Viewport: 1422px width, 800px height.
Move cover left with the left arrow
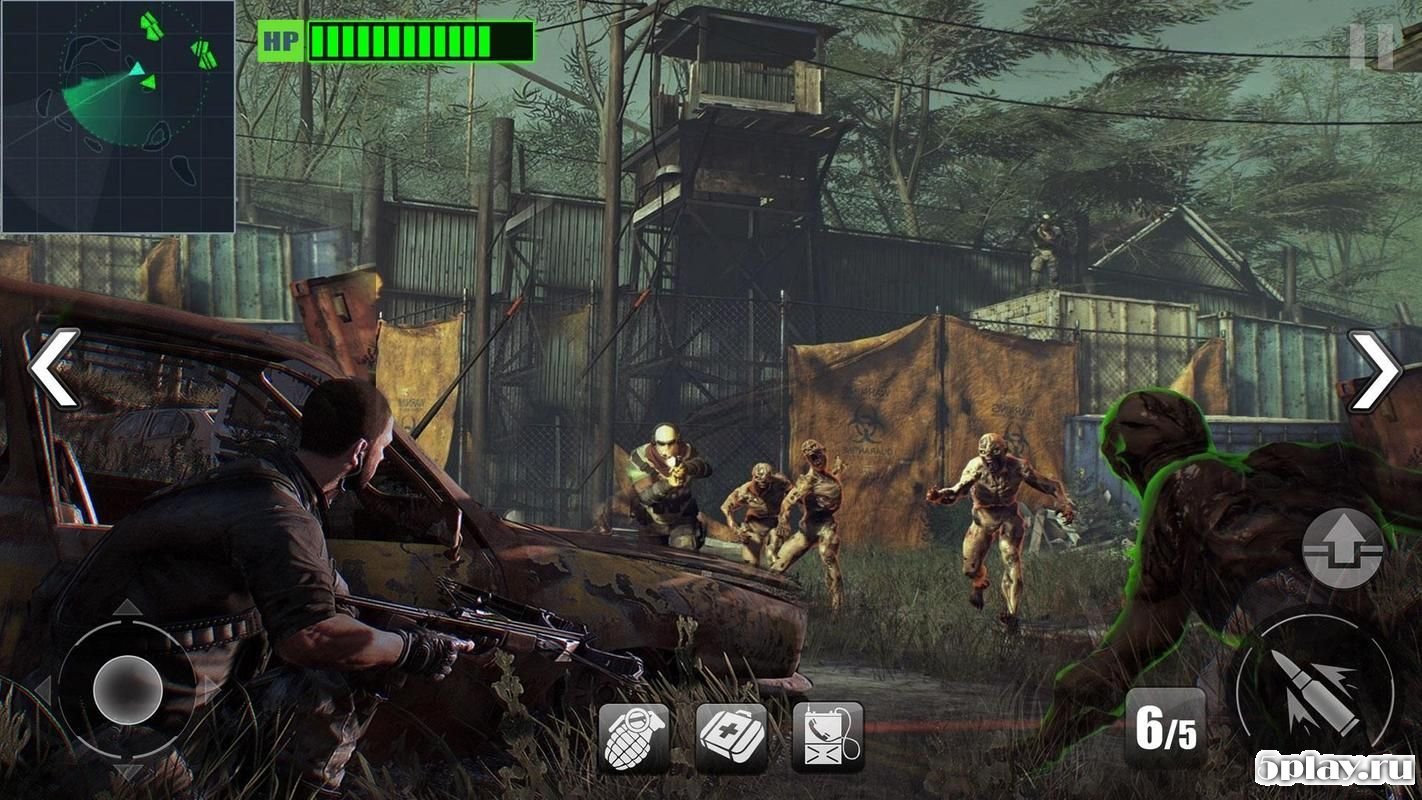point(54,369)
